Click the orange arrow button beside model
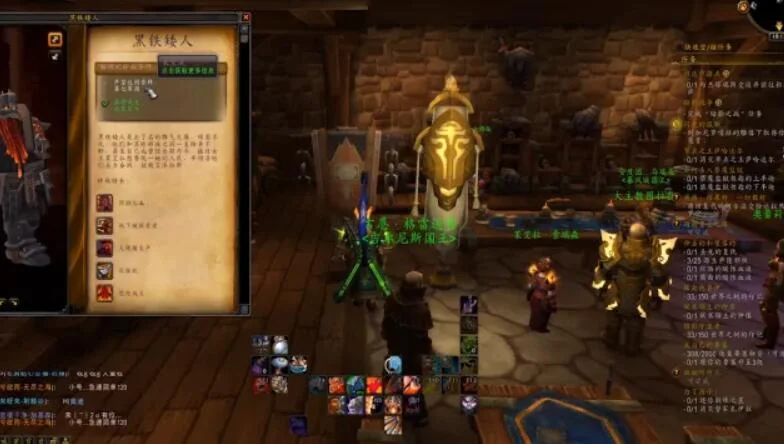The height and width of the screenshot is (444, 784). [55, 39]
